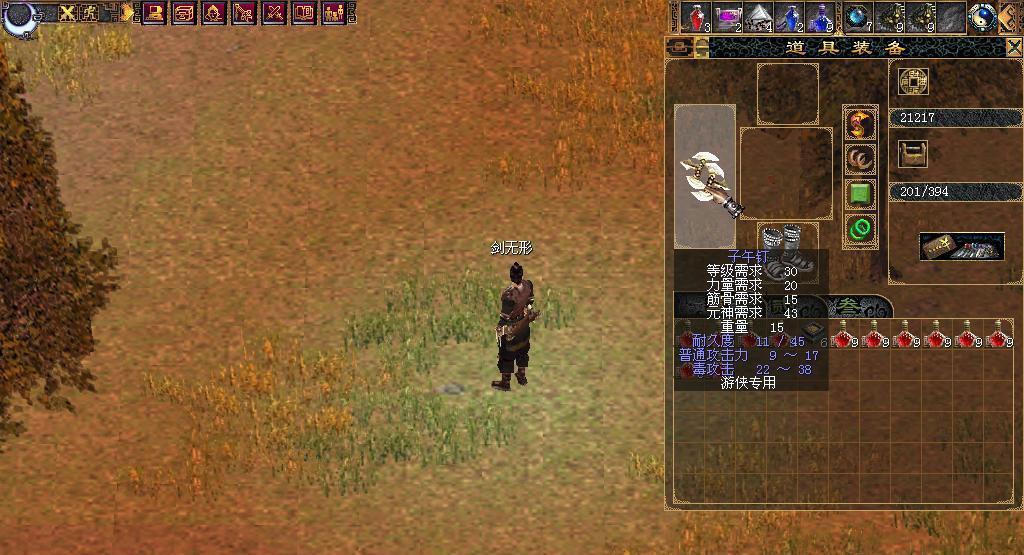Click the yin-yang emblem button
Image resolution: width=1024 pixels, height=555 pixels.
coord(983,17)
